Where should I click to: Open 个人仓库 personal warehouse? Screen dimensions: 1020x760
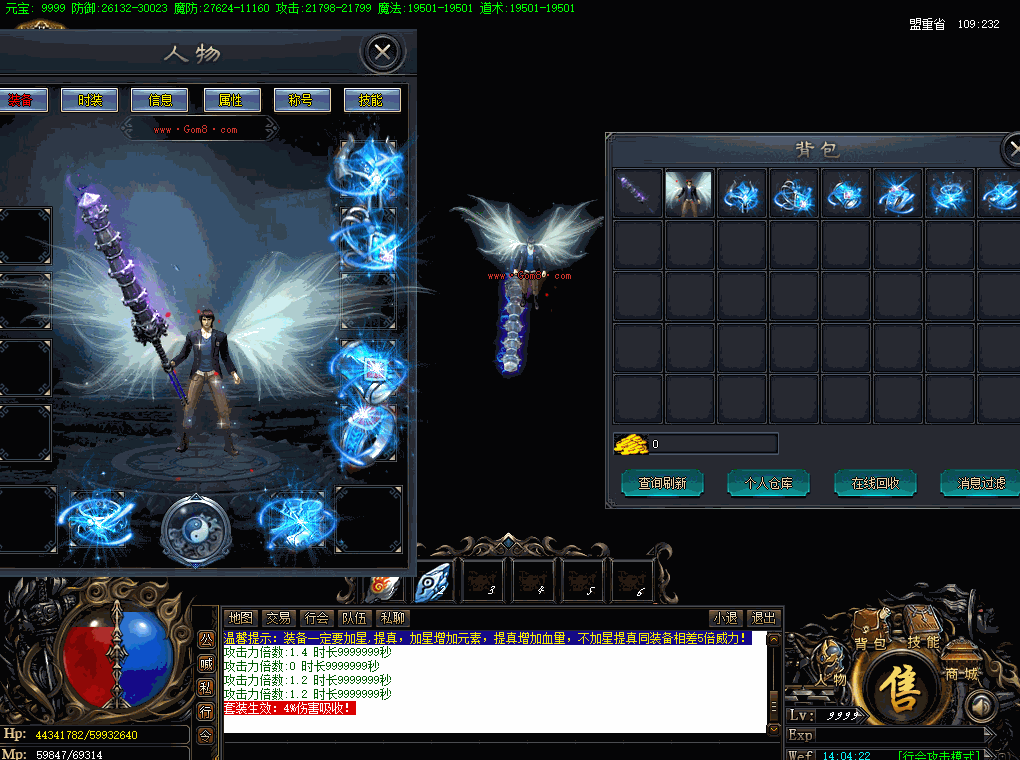pos(768,483)
